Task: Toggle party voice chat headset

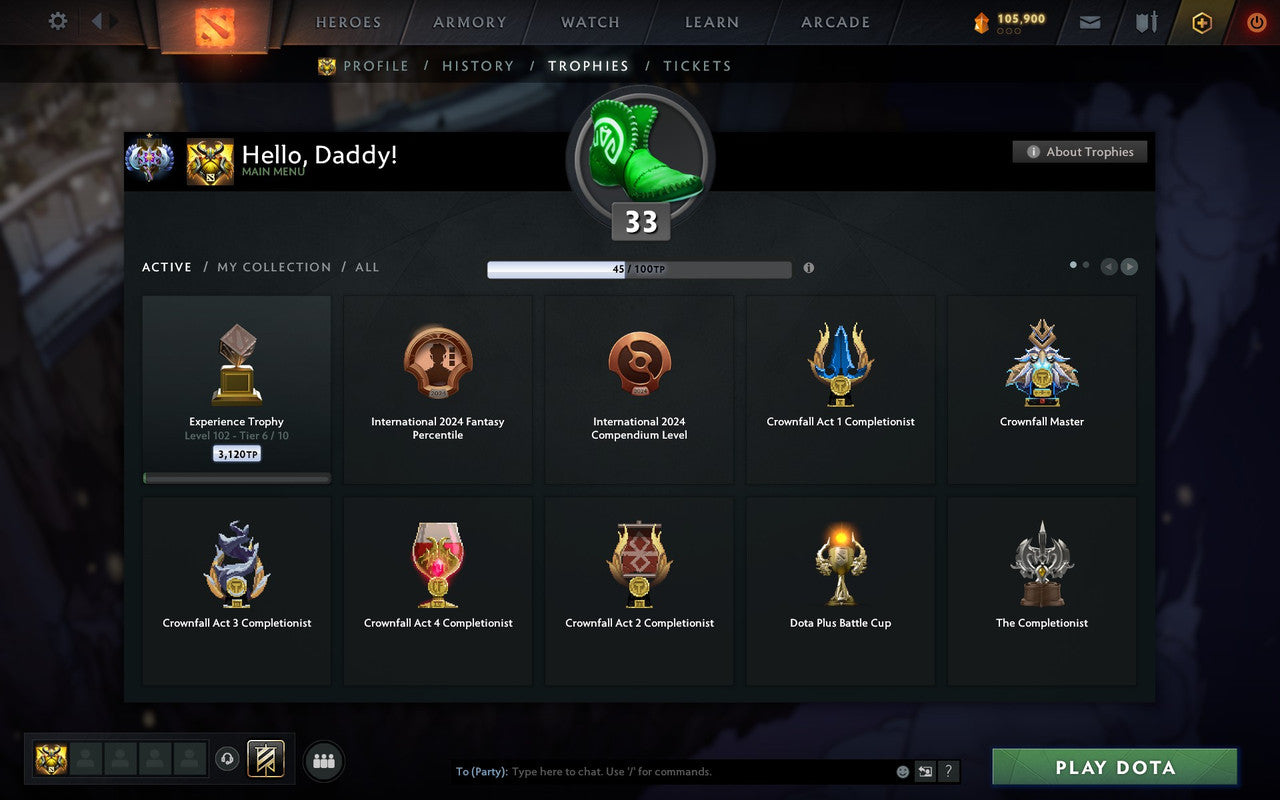Action: (x=228, y=760)
